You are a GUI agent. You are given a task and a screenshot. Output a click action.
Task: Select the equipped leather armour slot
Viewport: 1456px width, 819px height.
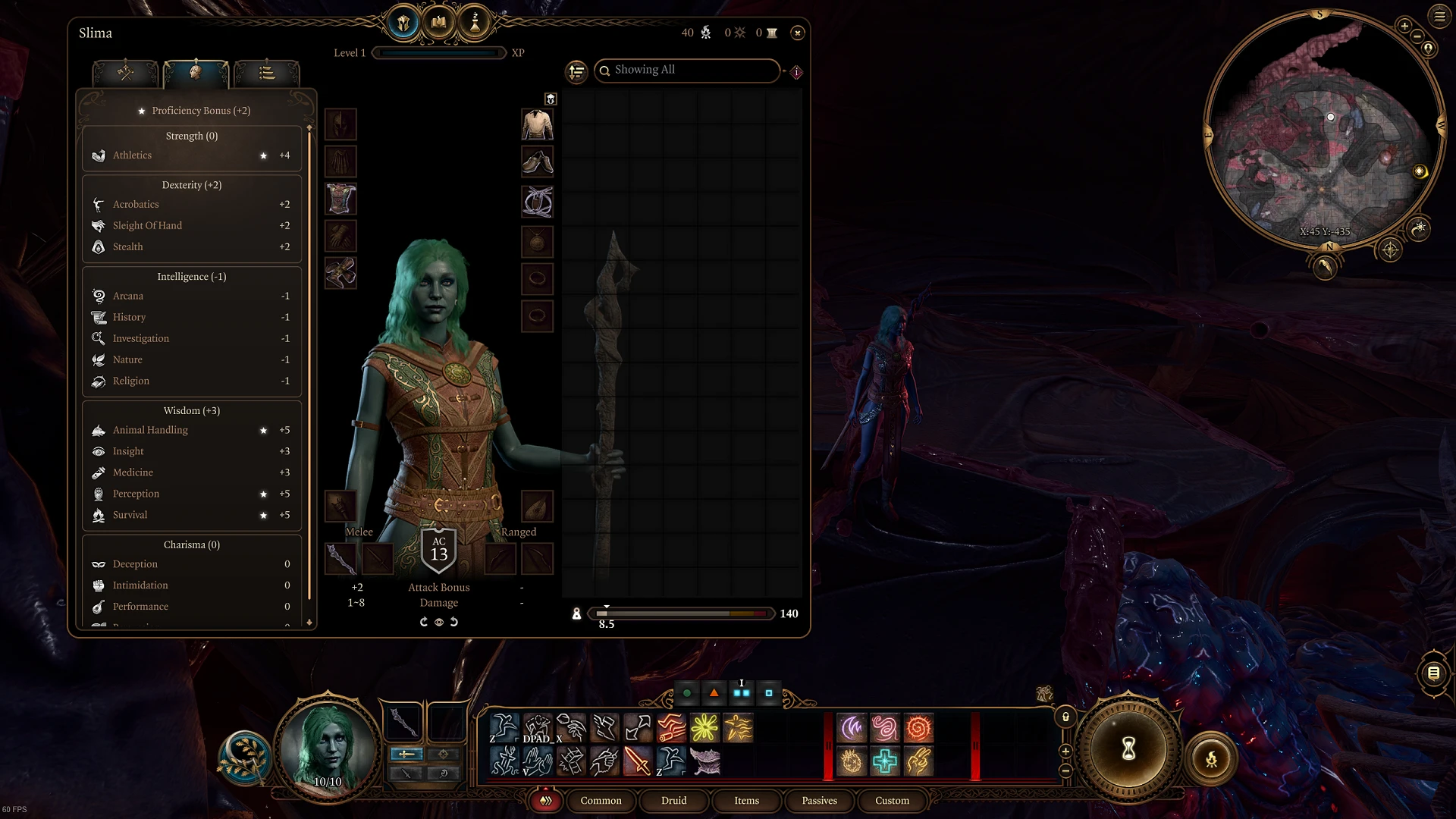340,199
